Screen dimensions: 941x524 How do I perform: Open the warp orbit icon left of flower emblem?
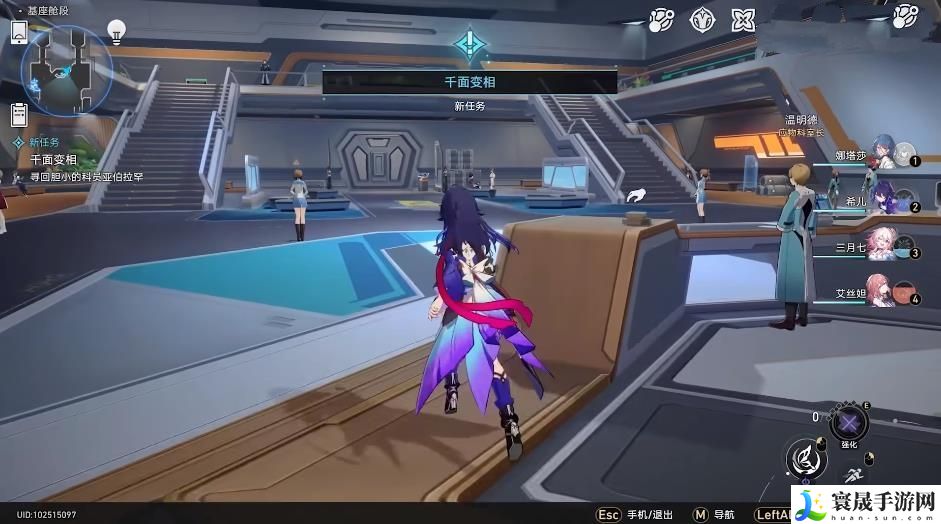coord(661,19)
